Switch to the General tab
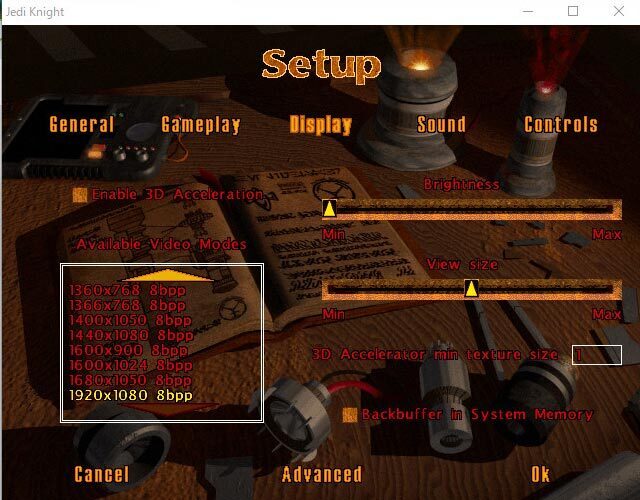 (82, 125)
